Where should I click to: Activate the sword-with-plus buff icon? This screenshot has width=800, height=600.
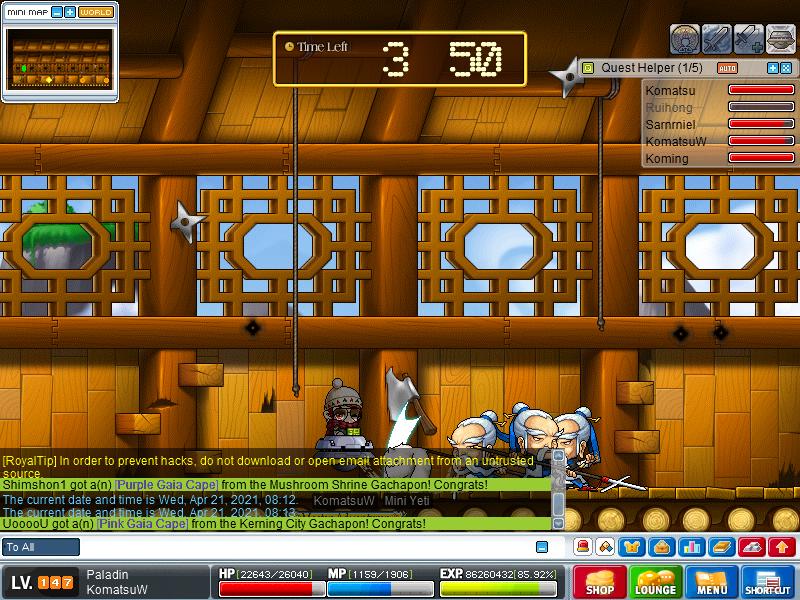pos(750,39)
